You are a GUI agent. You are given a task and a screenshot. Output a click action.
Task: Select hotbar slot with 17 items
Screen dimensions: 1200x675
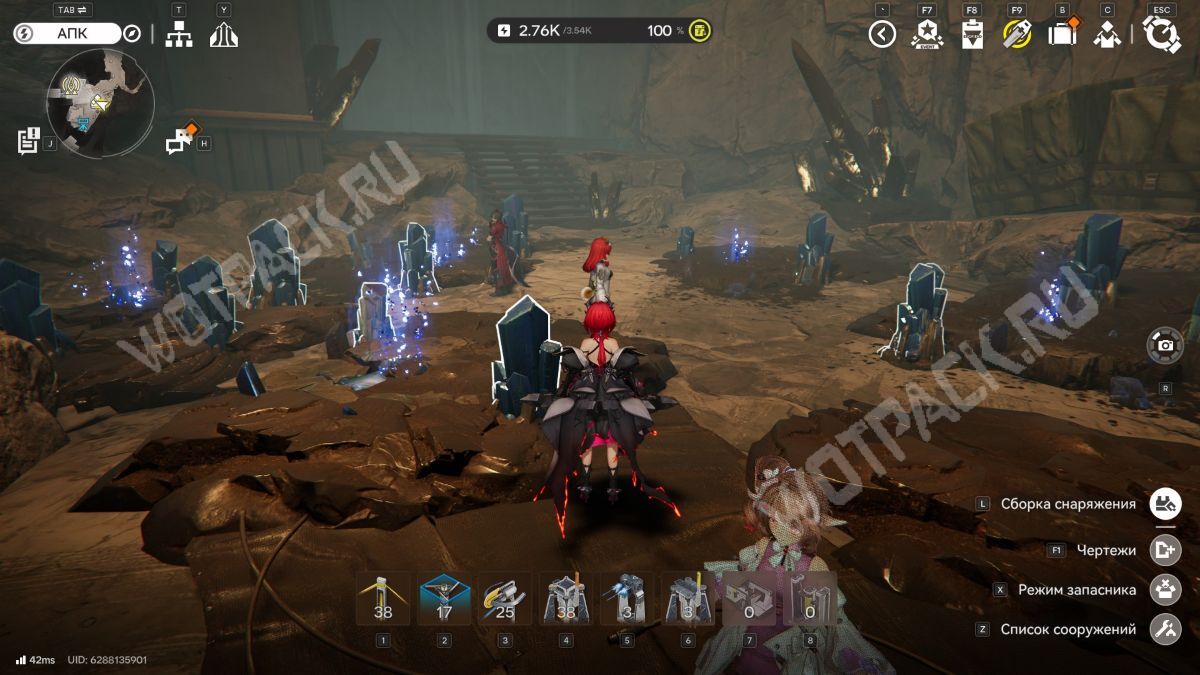coord(444,599)
